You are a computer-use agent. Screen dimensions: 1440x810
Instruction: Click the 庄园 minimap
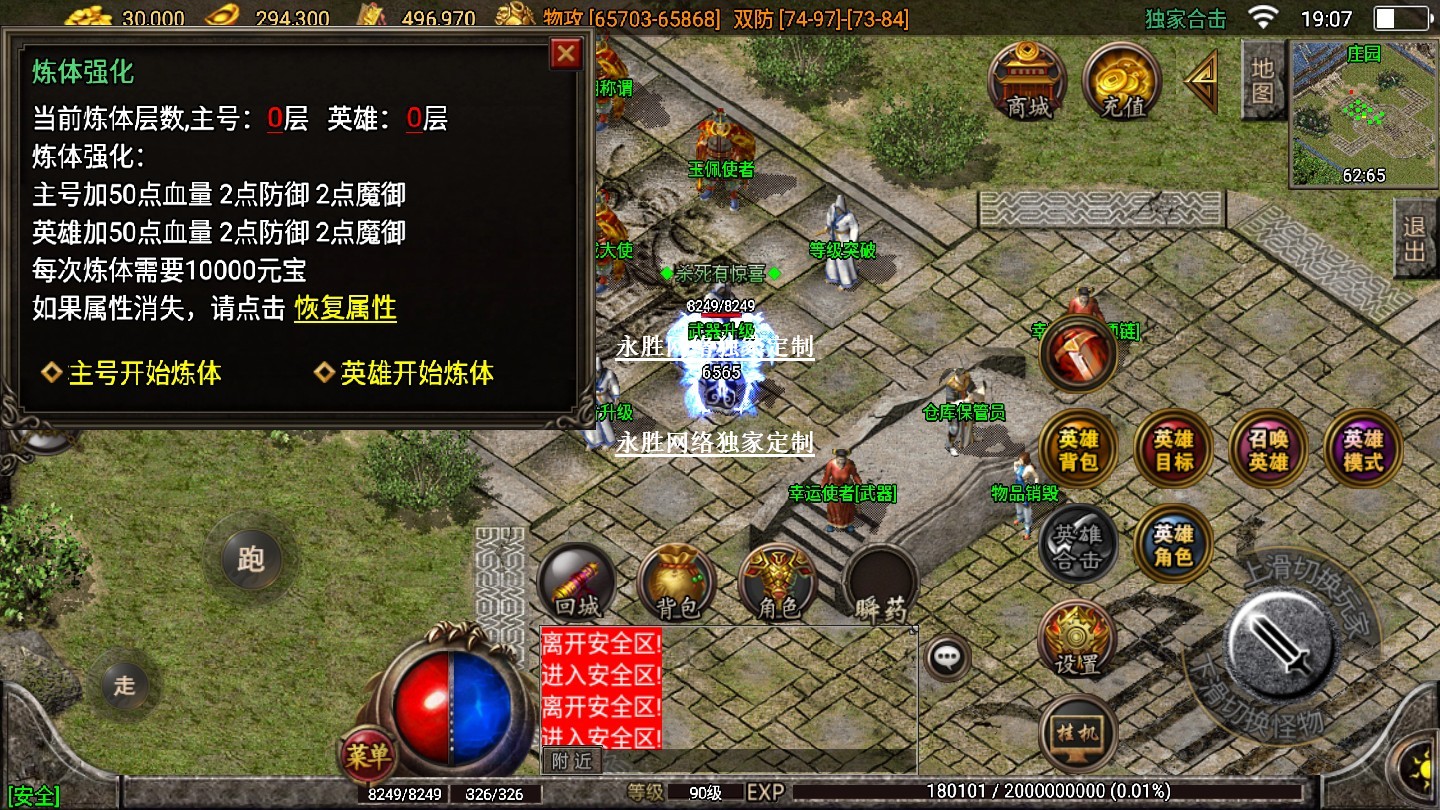[1363, 113]
